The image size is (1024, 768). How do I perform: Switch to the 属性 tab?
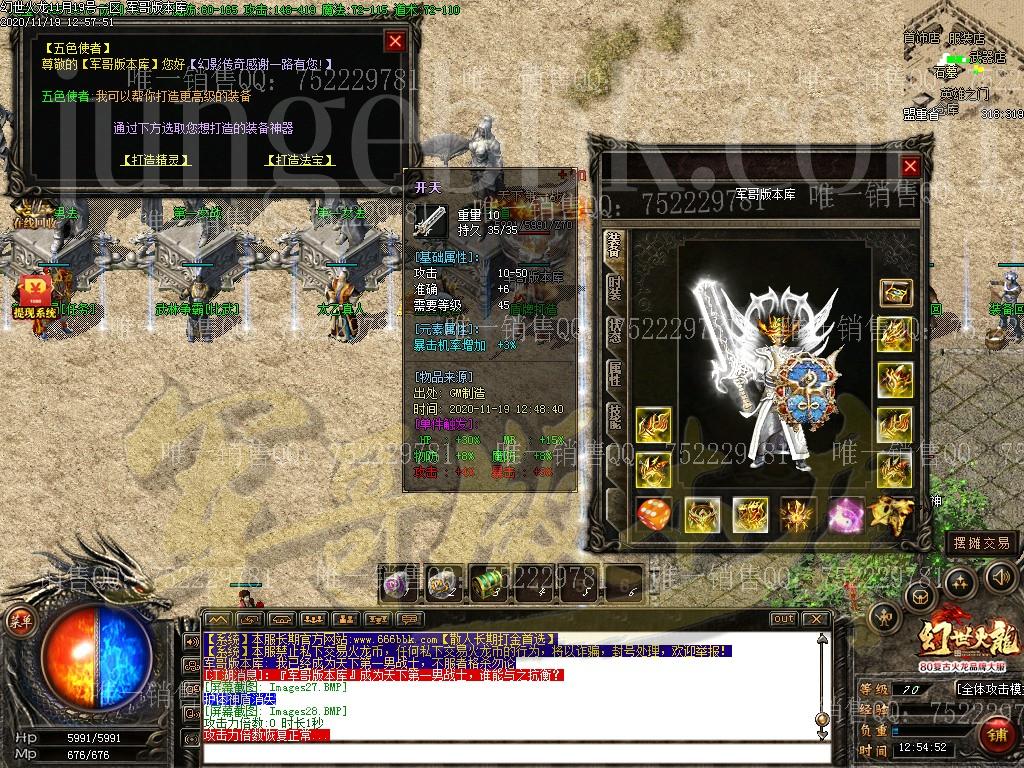click(x=615, y=373)
